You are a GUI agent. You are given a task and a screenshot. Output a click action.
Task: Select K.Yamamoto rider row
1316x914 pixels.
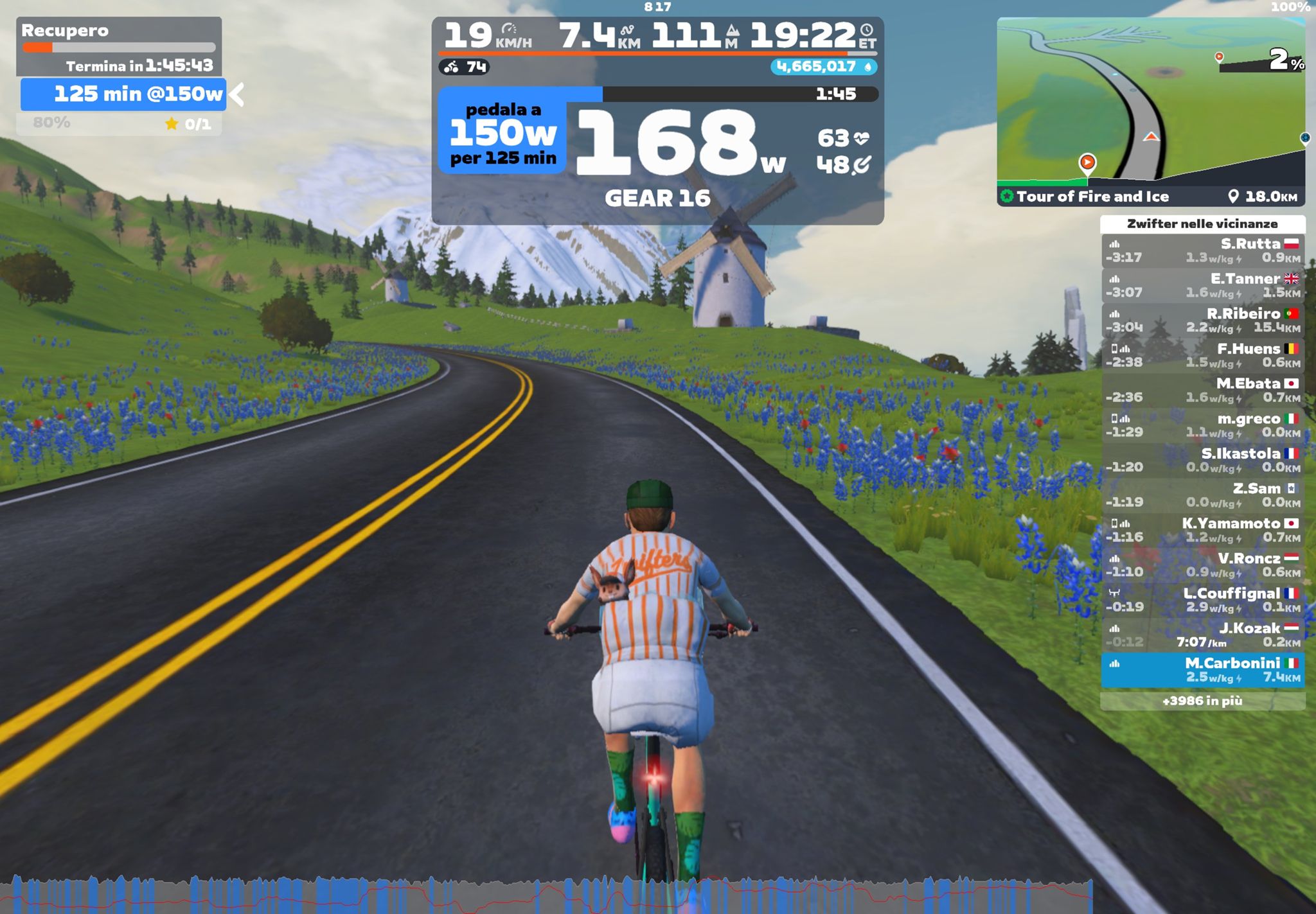point(1202,530)
